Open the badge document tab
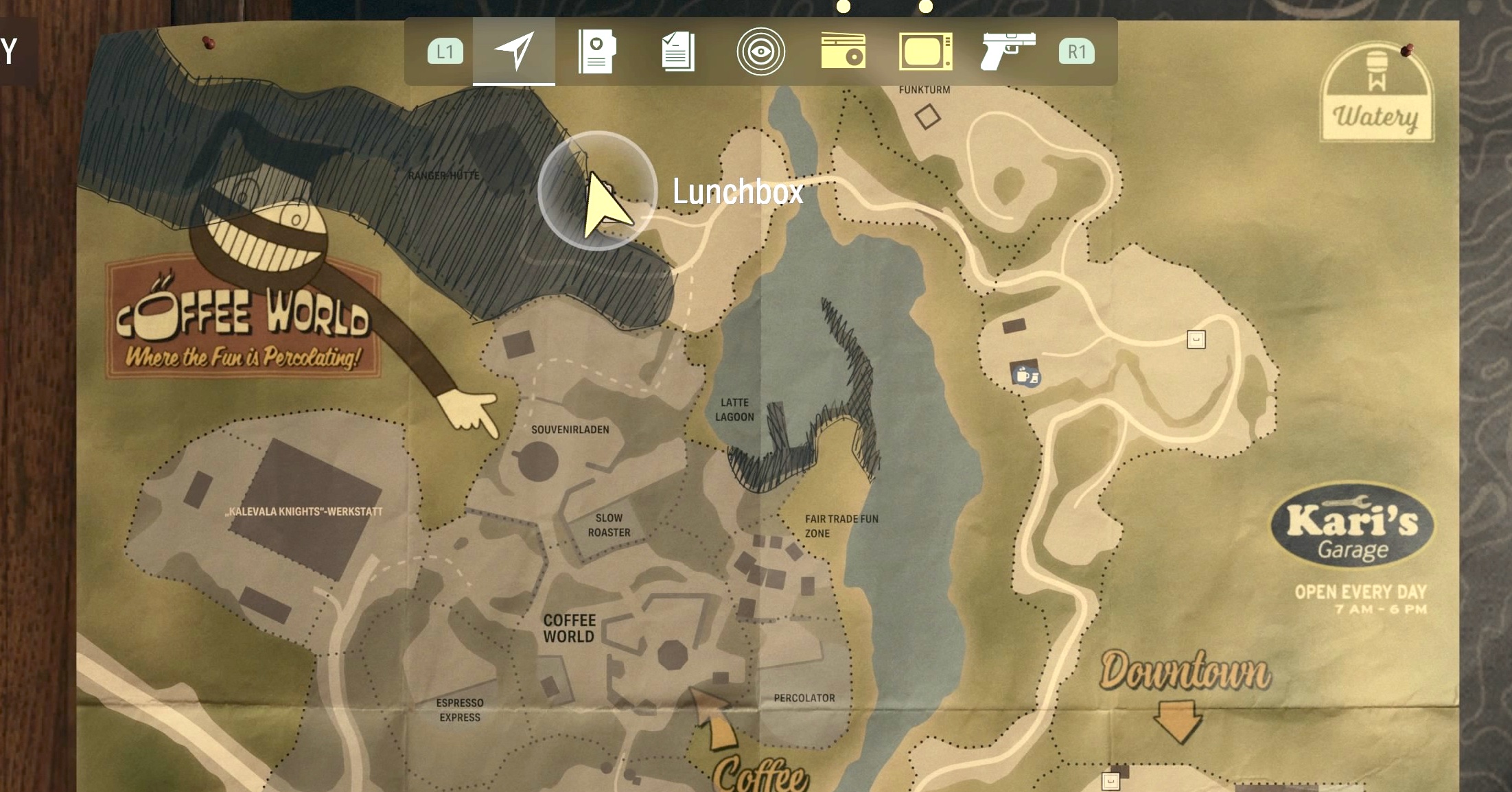This screenshot has height=792, width=1512. click(x=596, y=51)
